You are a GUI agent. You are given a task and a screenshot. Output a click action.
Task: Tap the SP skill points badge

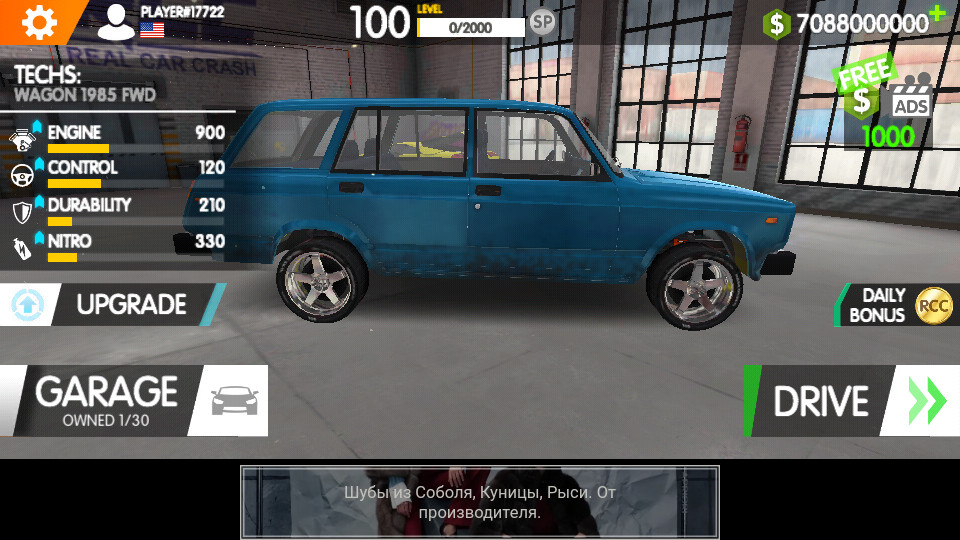click(x=542, y=21)
